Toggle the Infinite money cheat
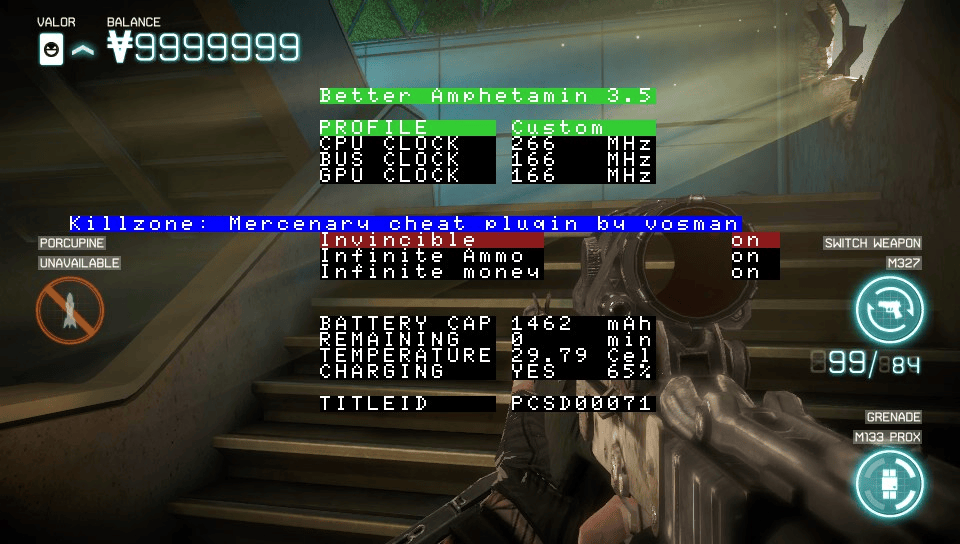960x544 pixels. (x=549, y=271)
